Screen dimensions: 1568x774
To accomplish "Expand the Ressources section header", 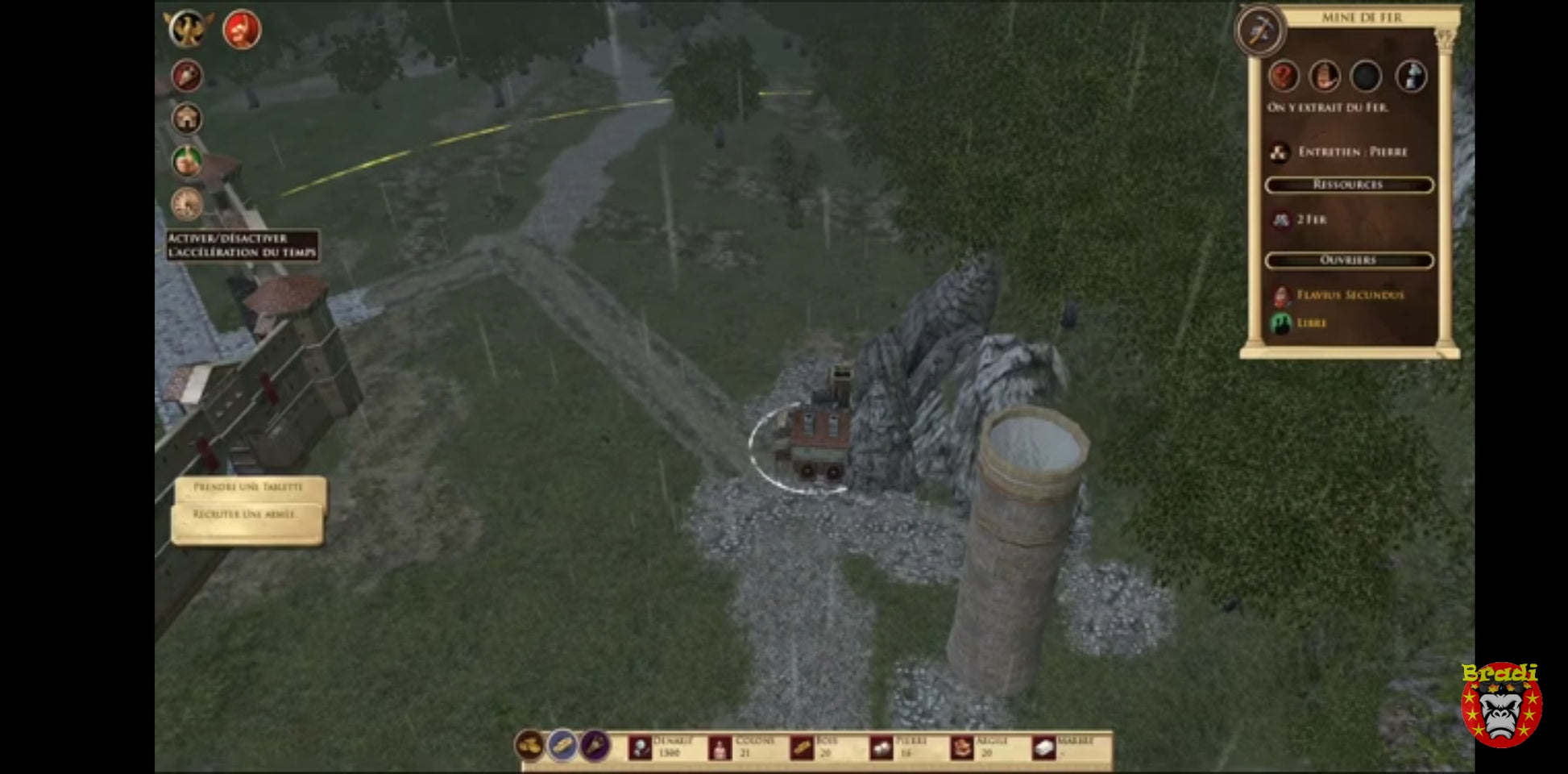I will (1349, 185).
